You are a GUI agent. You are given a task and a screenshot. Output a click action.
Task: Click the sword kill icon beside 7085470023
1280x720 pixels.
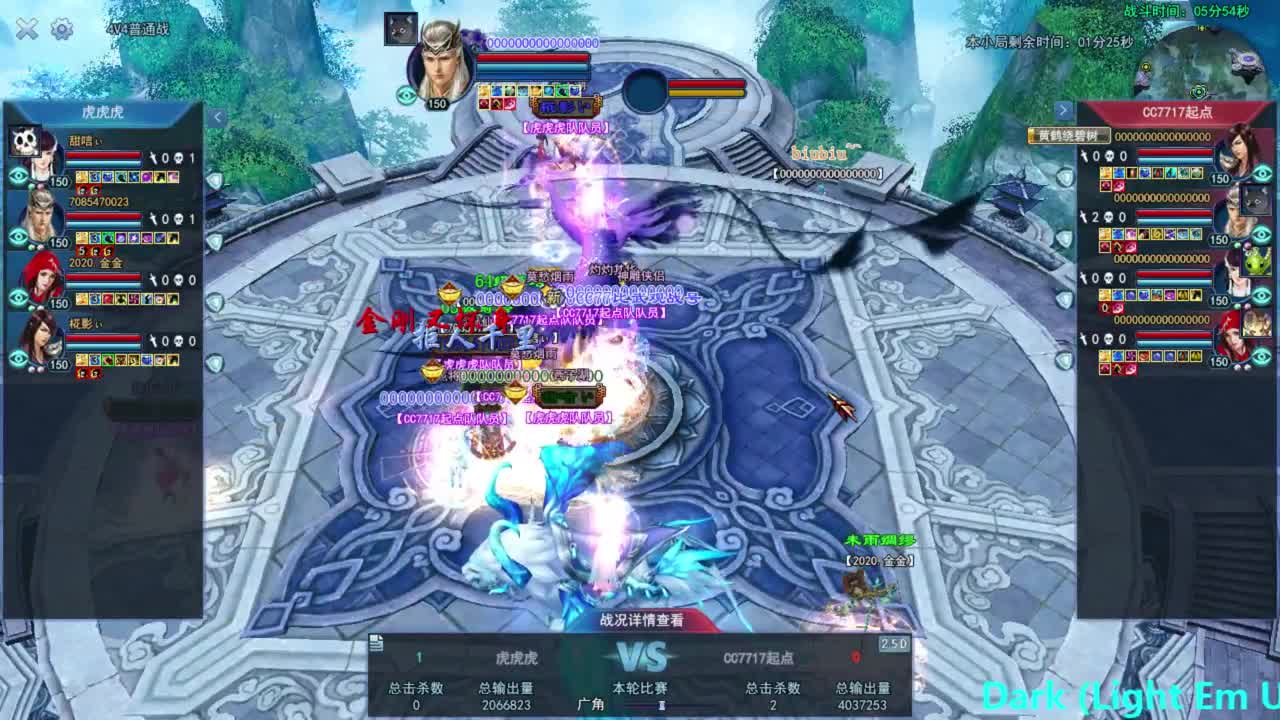pos(155,218)
